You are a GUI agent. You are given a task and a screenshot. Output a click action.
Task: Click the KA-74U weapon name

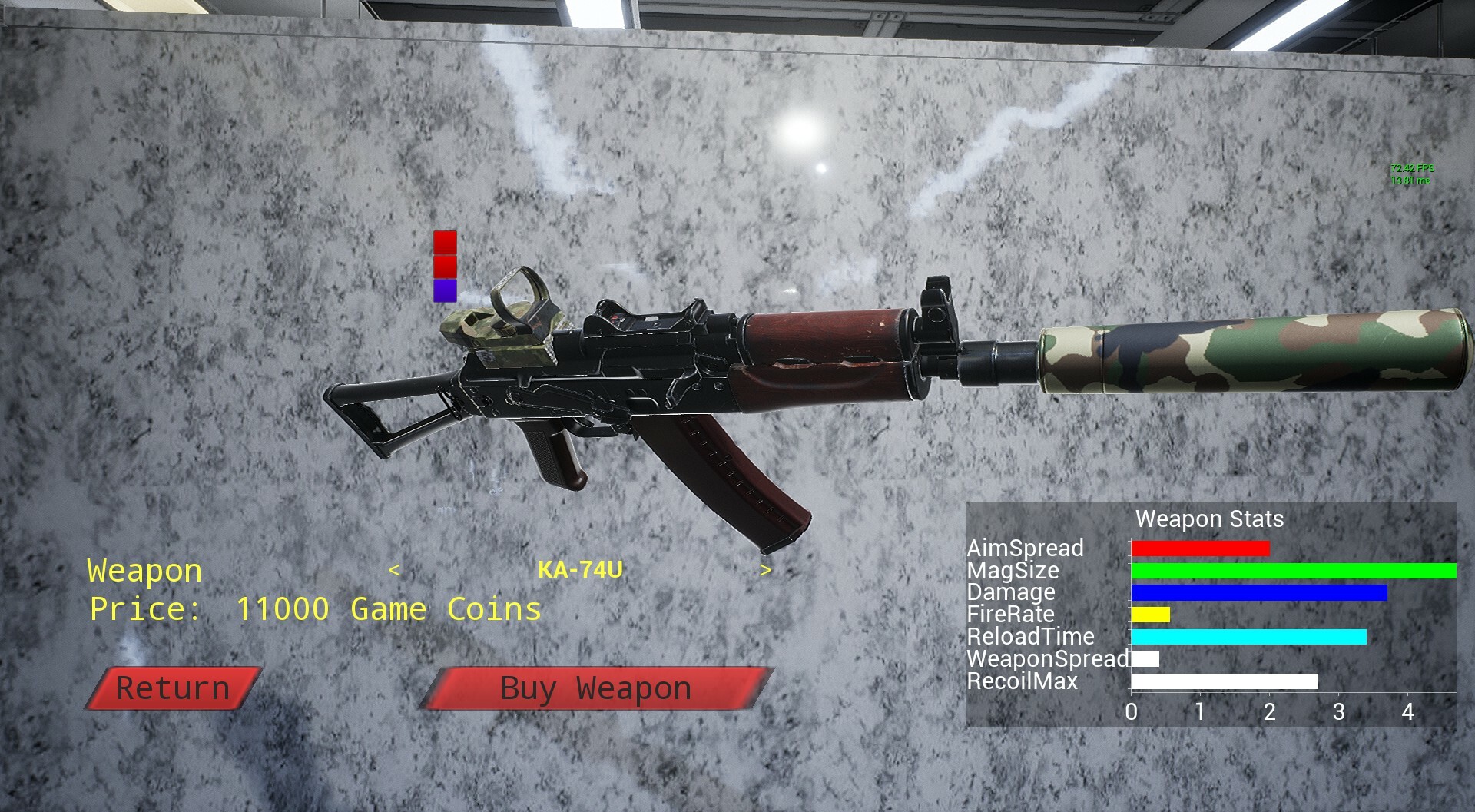(582, 571)
